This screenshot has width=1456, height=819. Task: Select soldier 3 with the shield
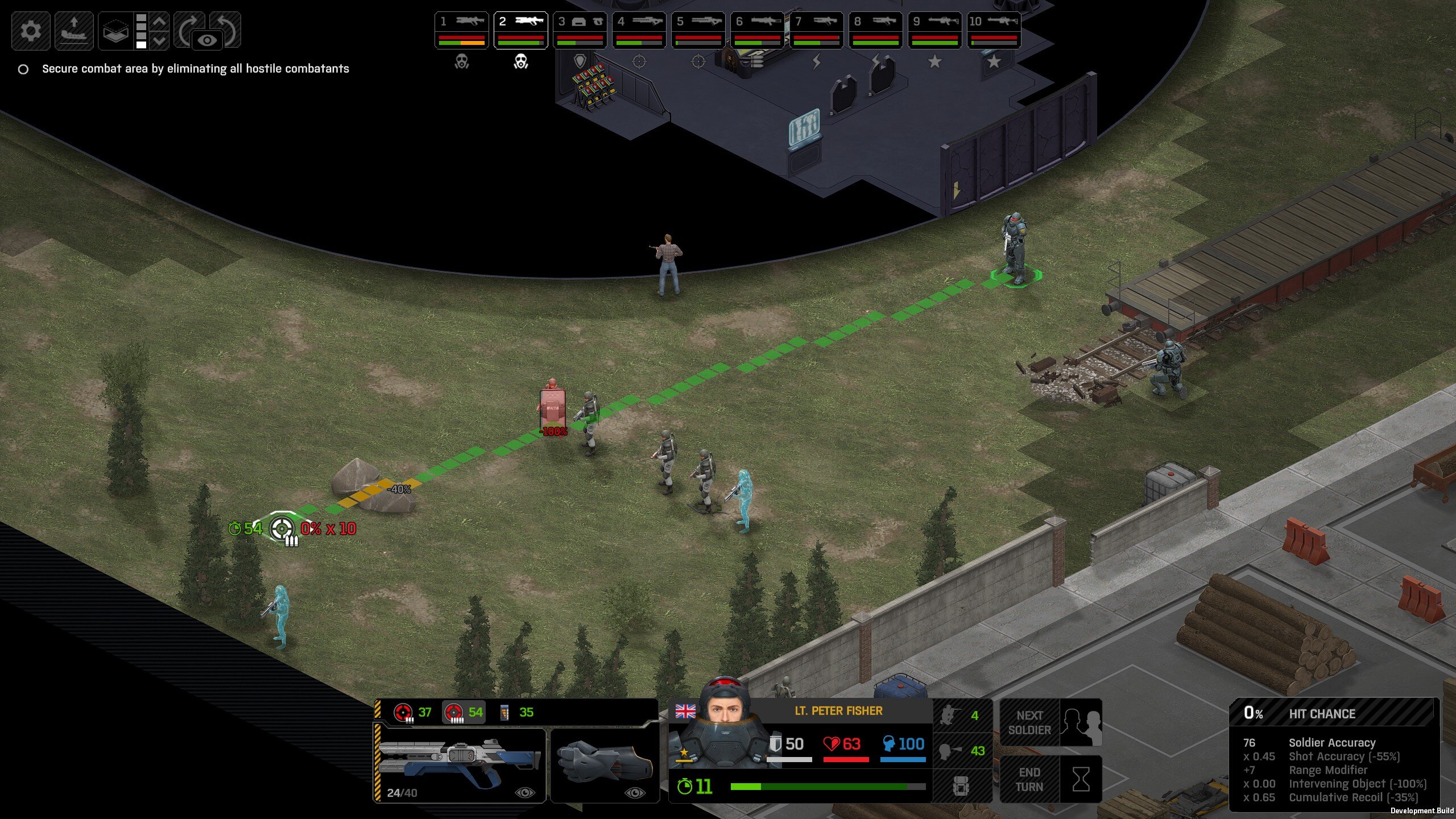(580, 30)
